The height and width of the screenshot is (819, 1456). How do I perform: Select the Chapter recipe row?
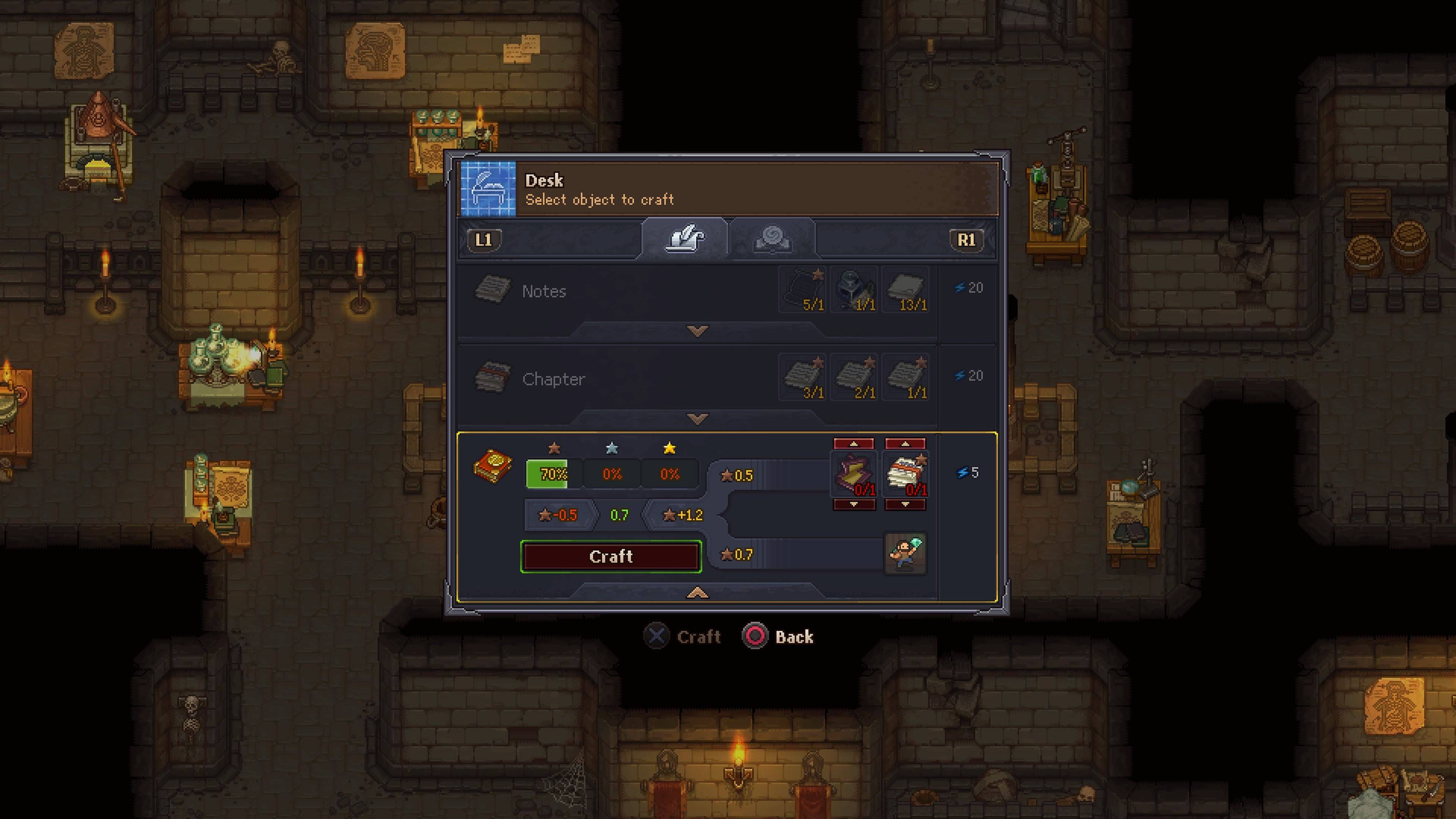622,379
